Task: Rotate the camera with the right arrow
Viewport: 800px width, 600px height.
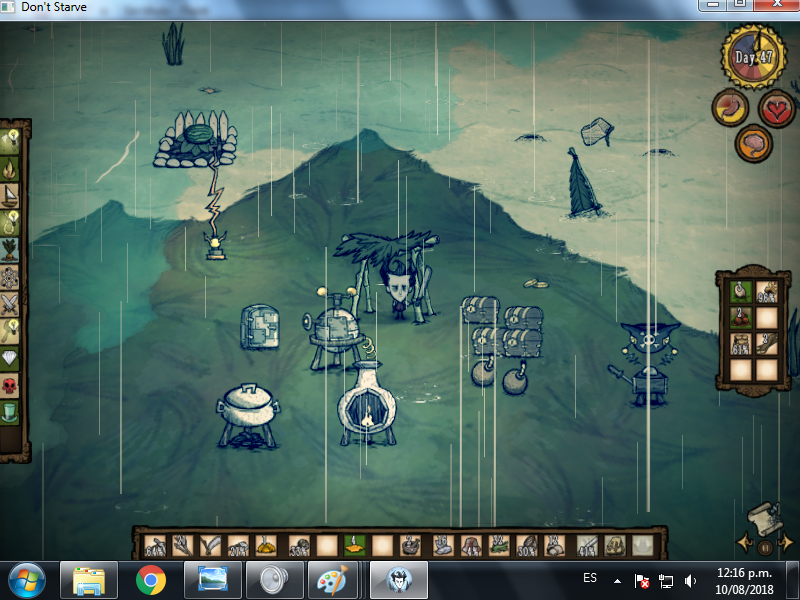Action: tap(786, 543)
